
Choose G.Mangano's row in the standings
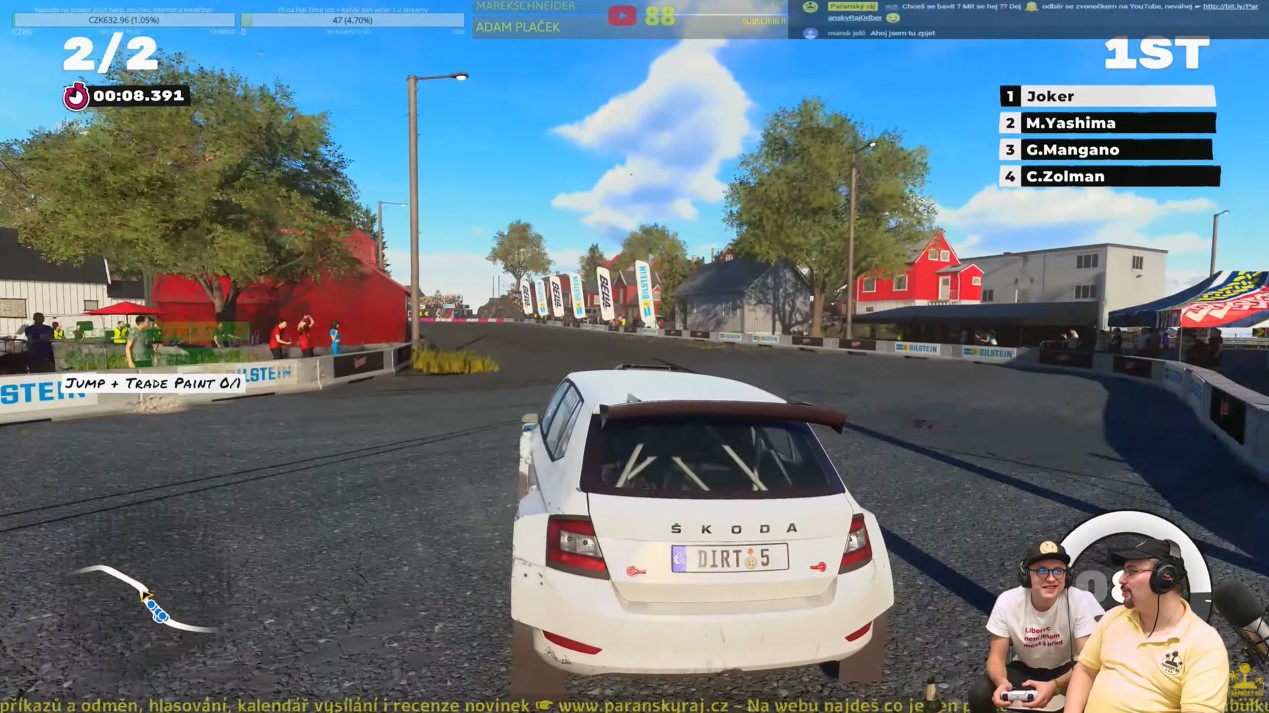coord(1107,150)
